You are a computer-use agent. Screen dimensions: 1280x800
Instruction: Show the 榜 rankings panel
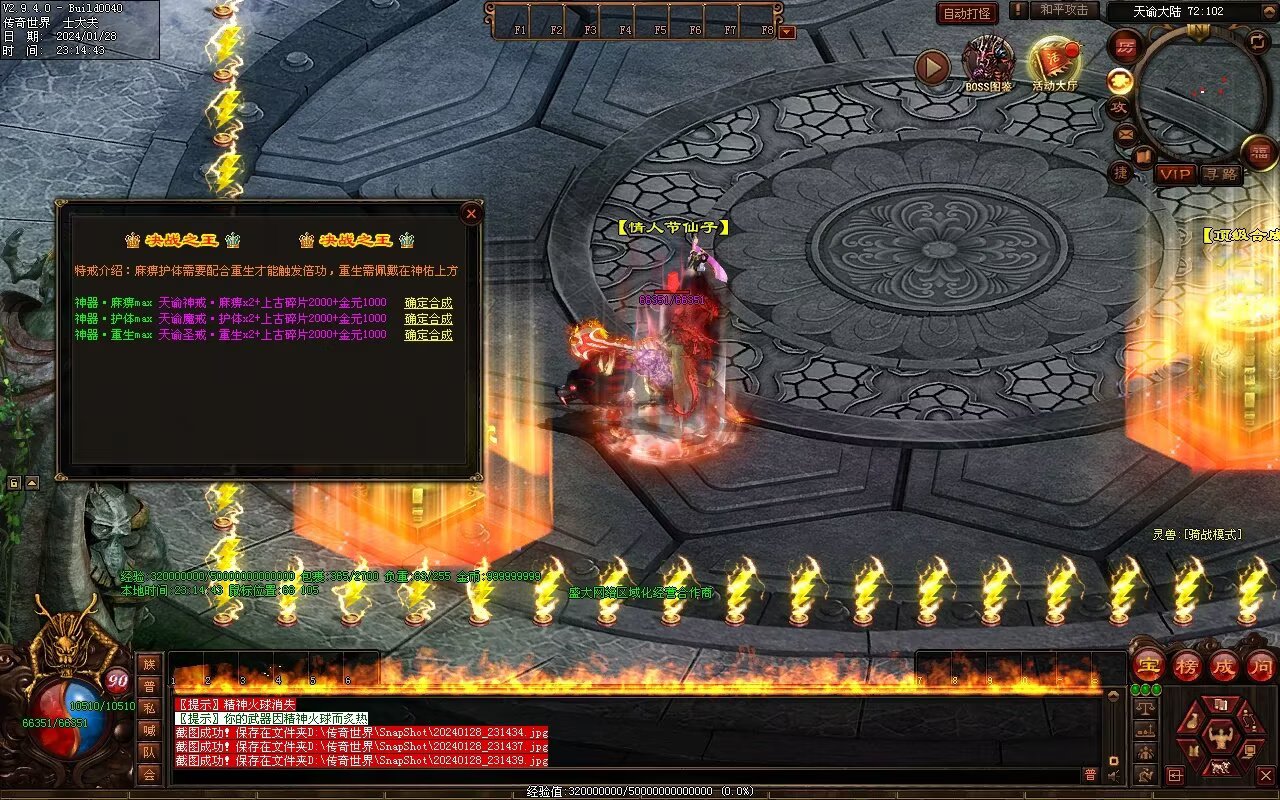1187,665
